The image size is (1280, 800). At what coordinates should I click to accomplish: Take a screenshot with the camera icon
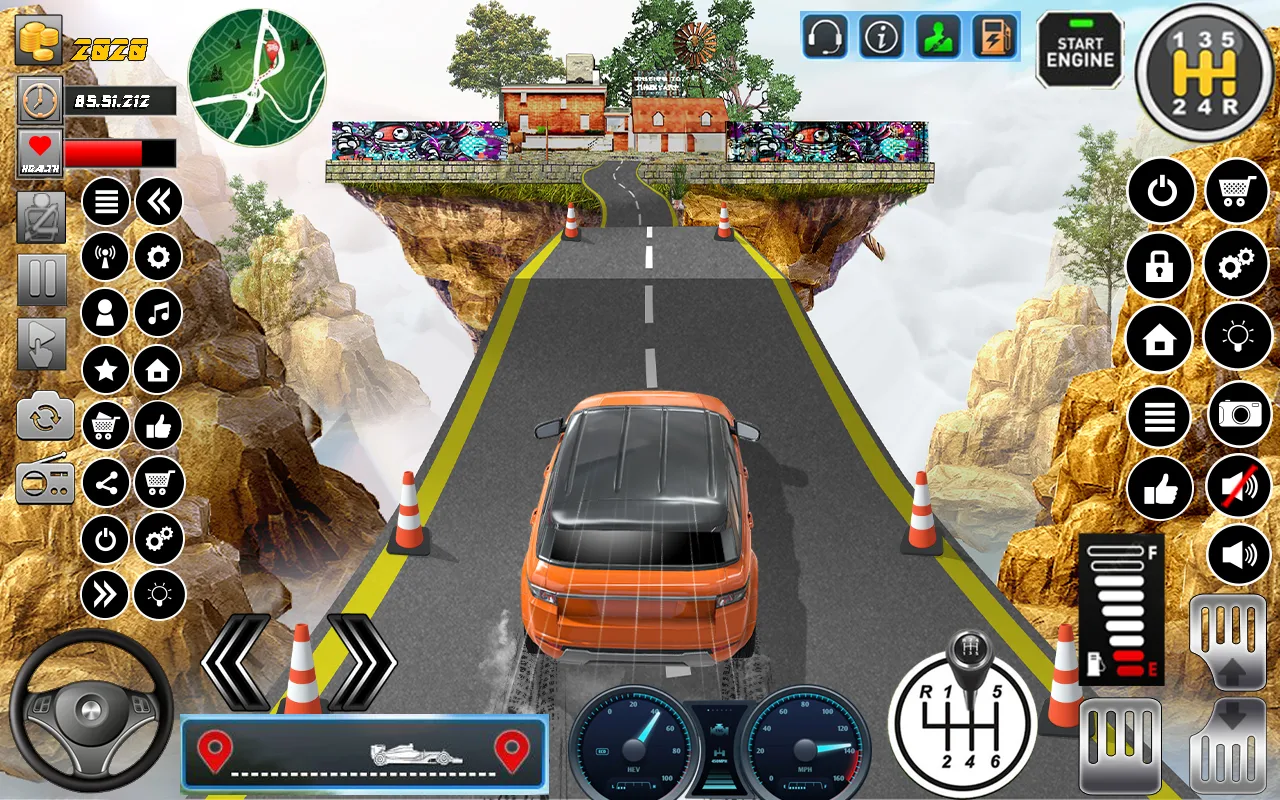click(x=1239, y=413)
